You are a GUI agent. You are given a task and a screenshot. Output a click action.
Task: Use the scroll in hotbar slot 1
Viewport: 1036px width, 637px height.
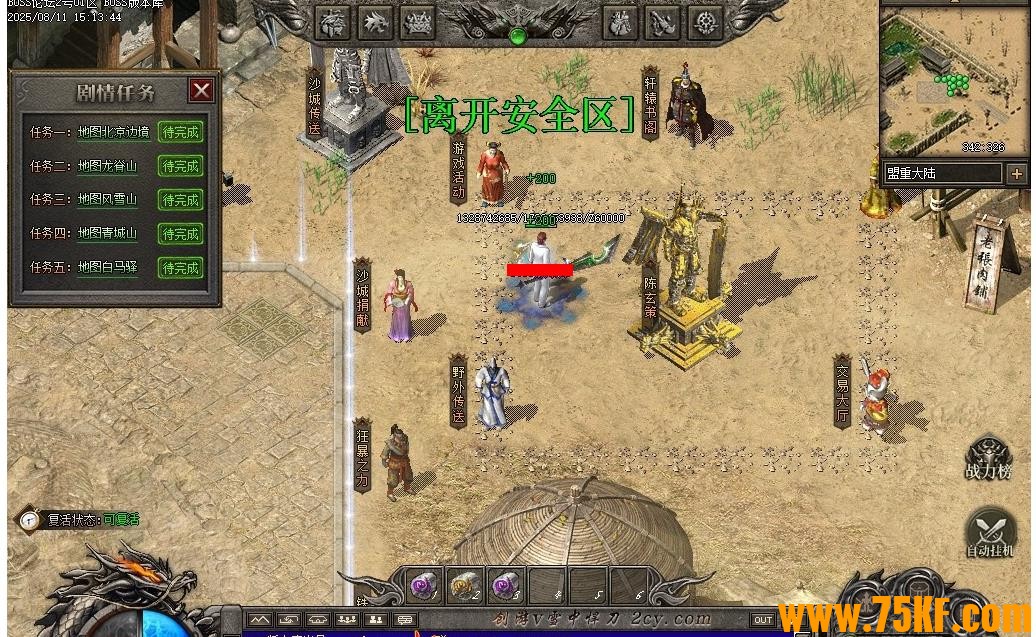tap(424, 583)
